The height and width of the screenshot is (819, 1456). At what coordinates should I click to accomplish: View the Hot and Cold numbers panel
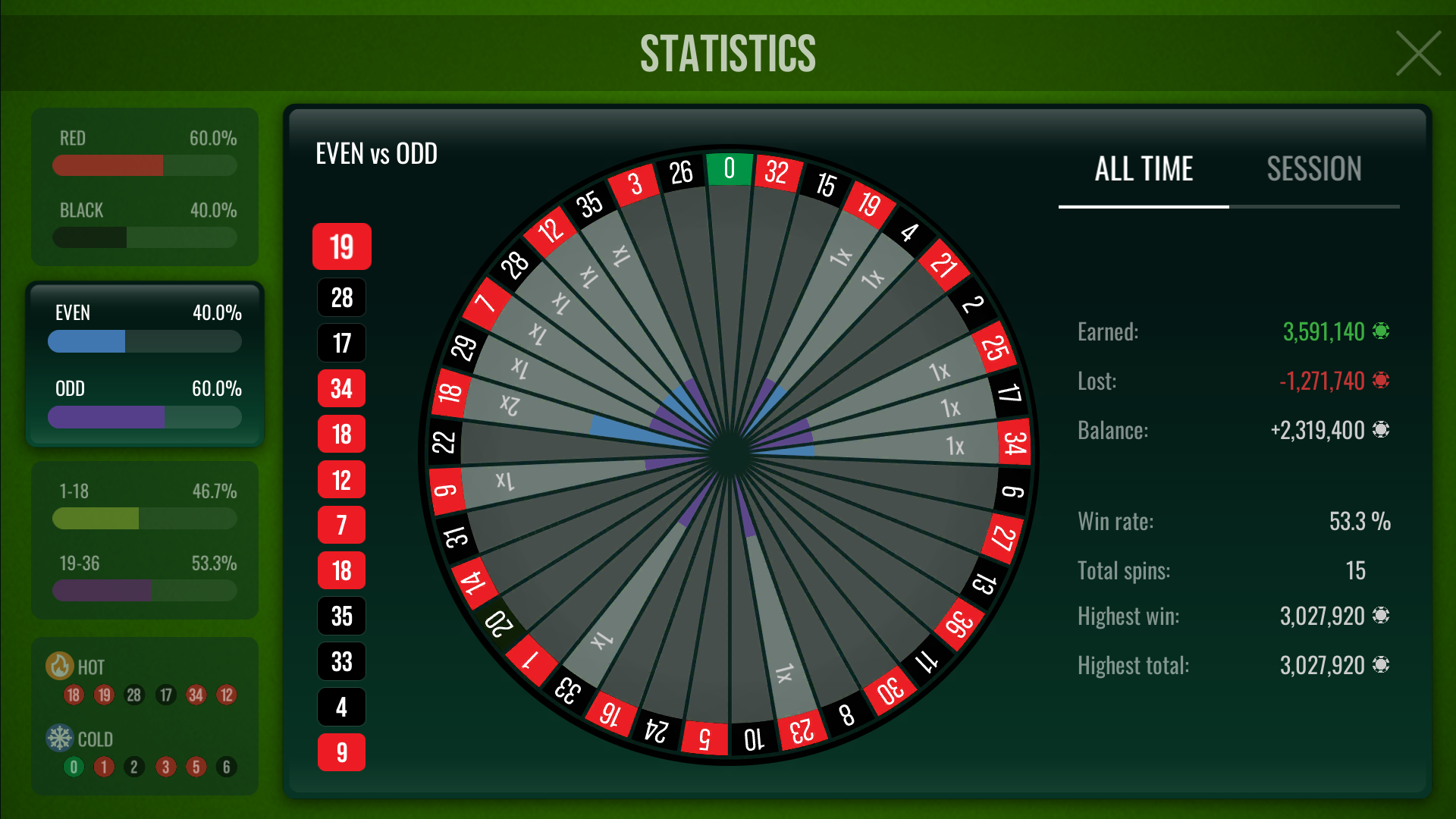pos(145,716)
